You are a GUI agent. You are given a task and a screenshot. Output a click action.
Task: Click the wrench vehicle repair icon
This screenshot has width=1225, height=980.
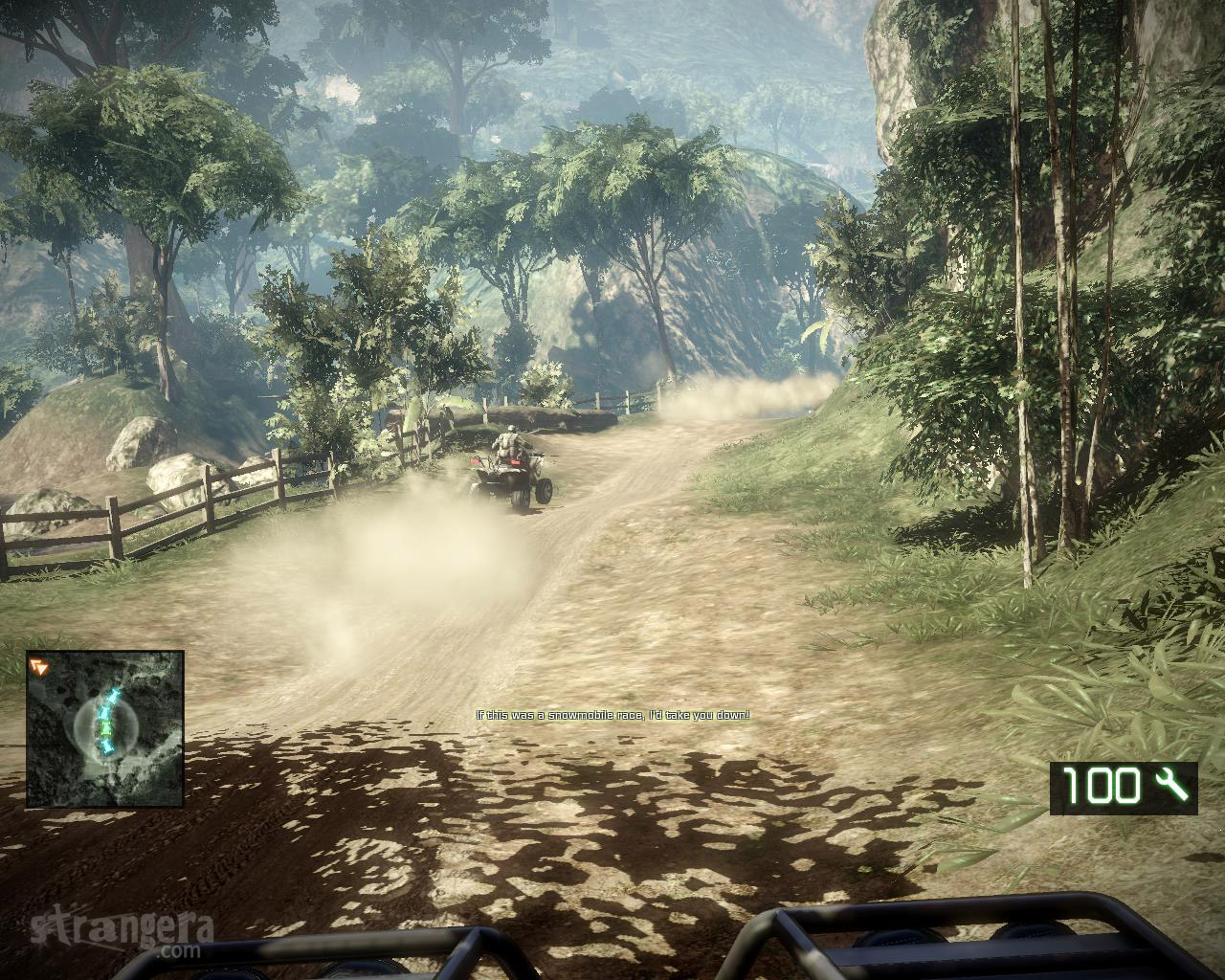tap(1170, 786)
